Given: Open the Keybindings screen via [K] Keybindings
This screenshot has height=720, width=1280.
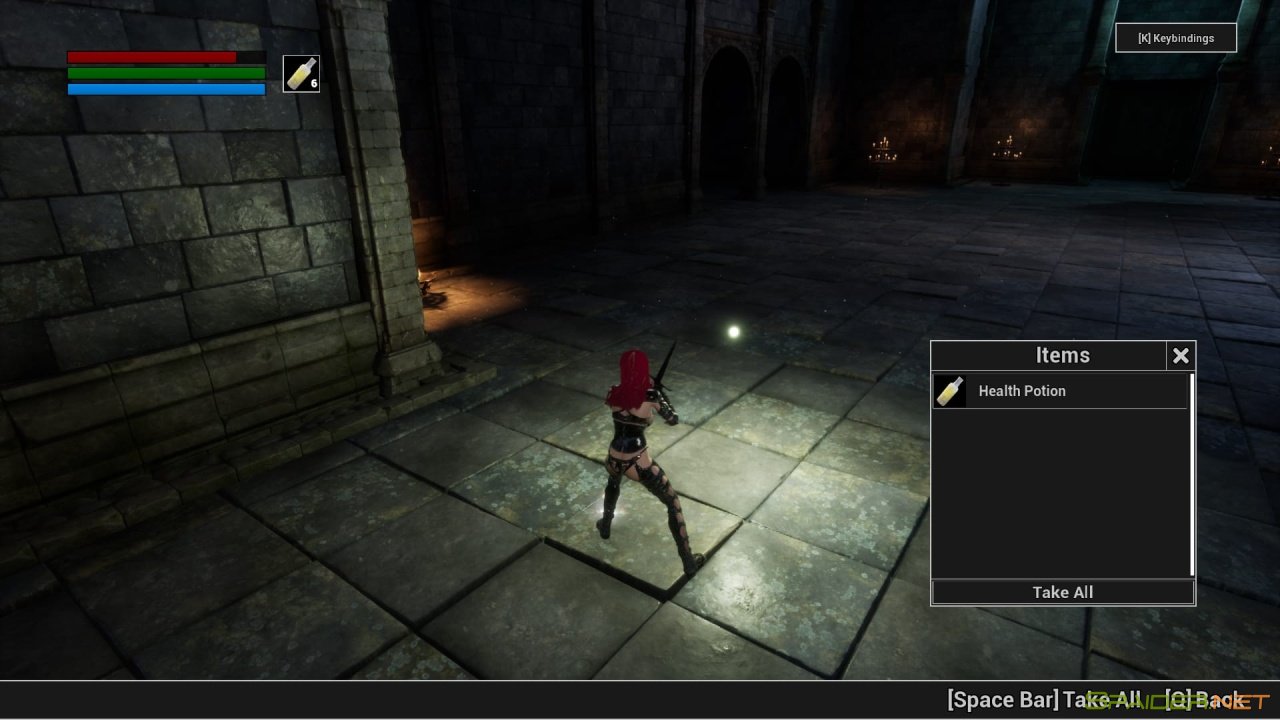Looking at the screenshot, I should click(1176, 38).
